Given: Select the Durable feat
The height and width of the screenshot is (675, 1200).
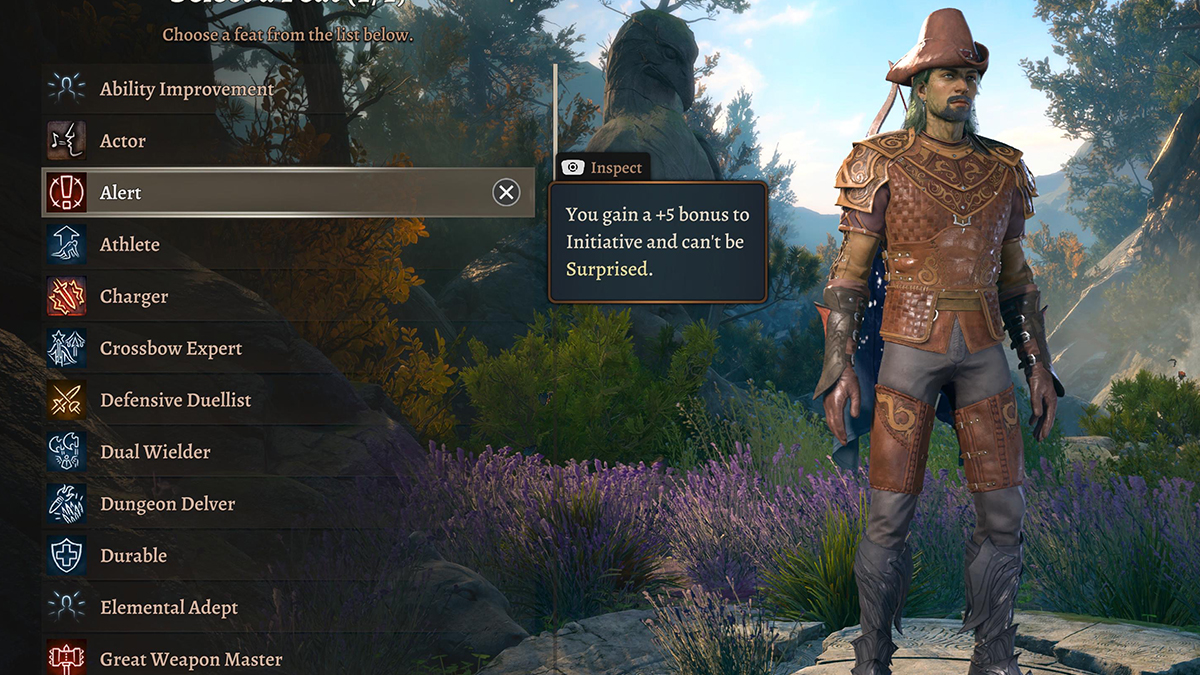Looking at the screenshot, I should [x=133, y=556].
